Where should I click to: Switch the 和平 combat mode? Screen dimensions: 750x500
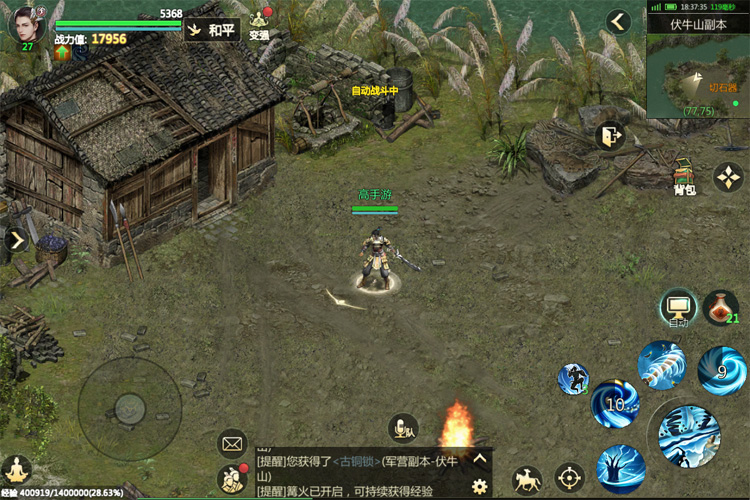[x=212, y=30]
